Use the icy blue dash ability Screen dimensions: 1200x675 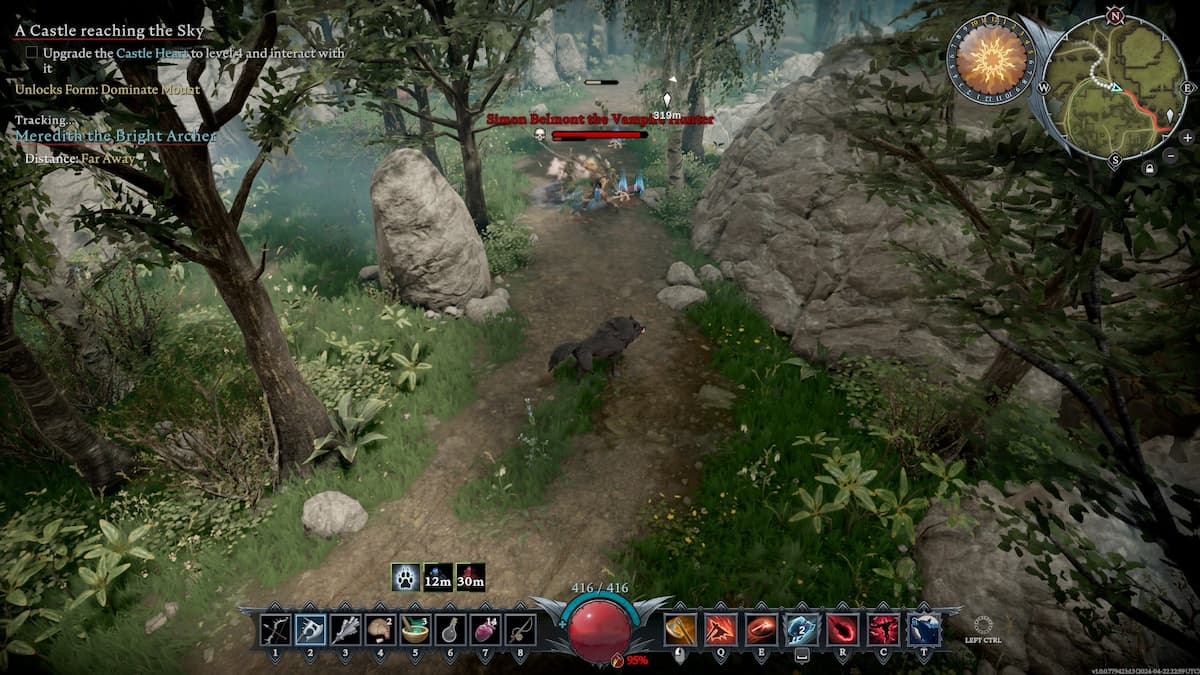click(x=802, y=629)
